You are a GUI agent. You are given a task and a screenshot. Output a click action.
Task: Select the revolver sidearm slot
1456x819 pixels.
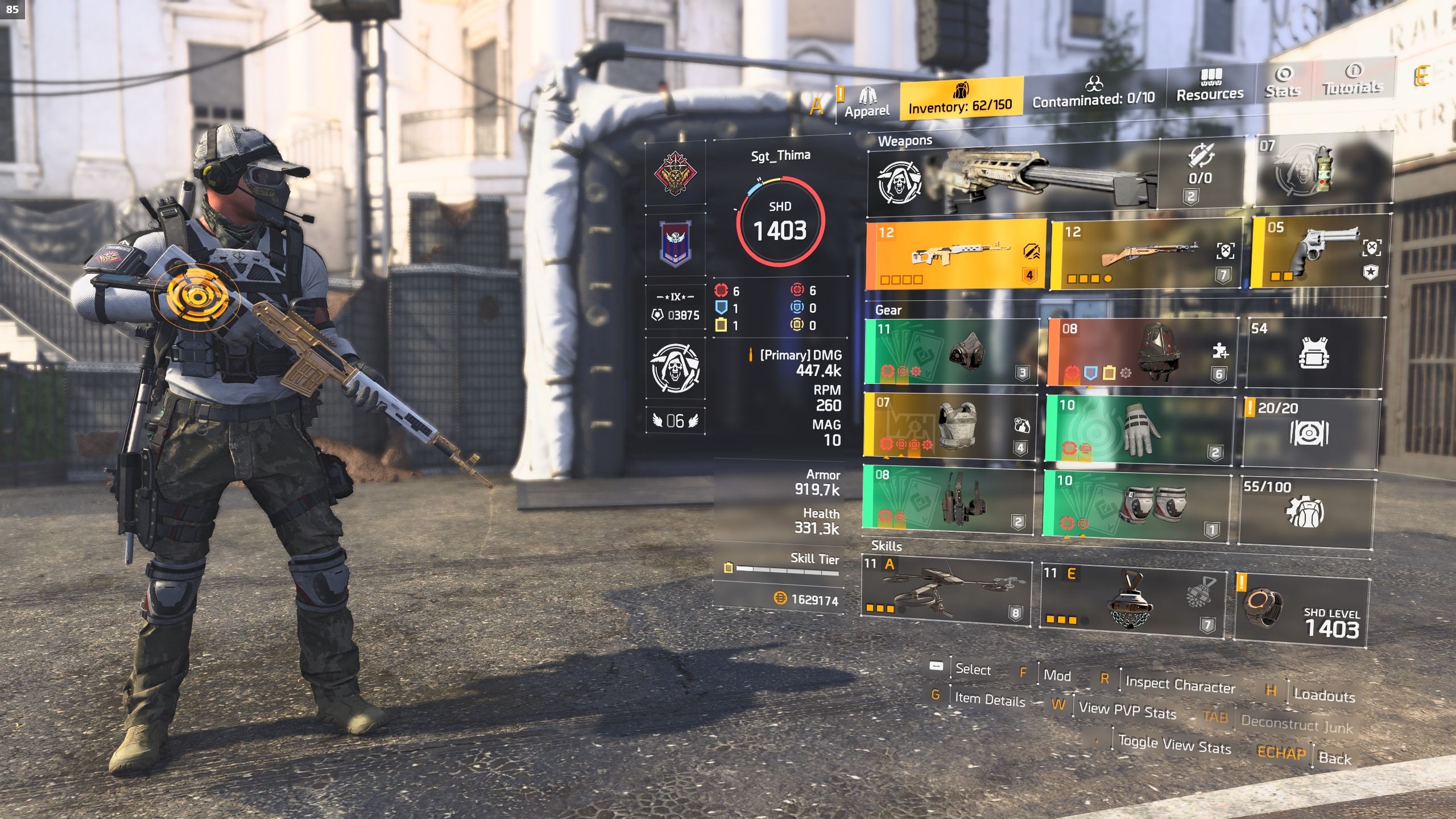pyautogui.click(x=1318, y=251)
